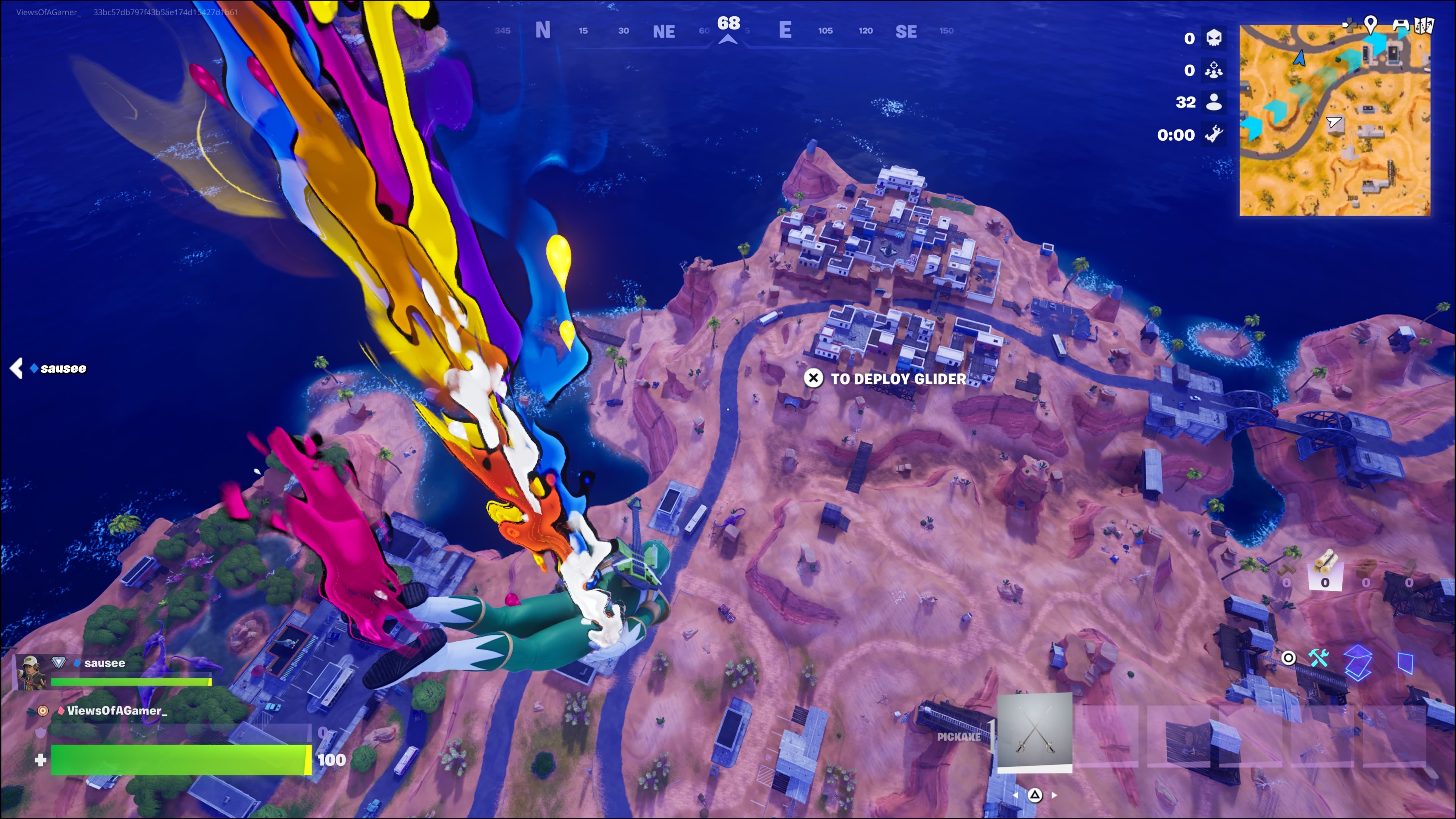Click the ViewsOfAGamer_ player name row
1456x819 pixels.
[116, 711]
